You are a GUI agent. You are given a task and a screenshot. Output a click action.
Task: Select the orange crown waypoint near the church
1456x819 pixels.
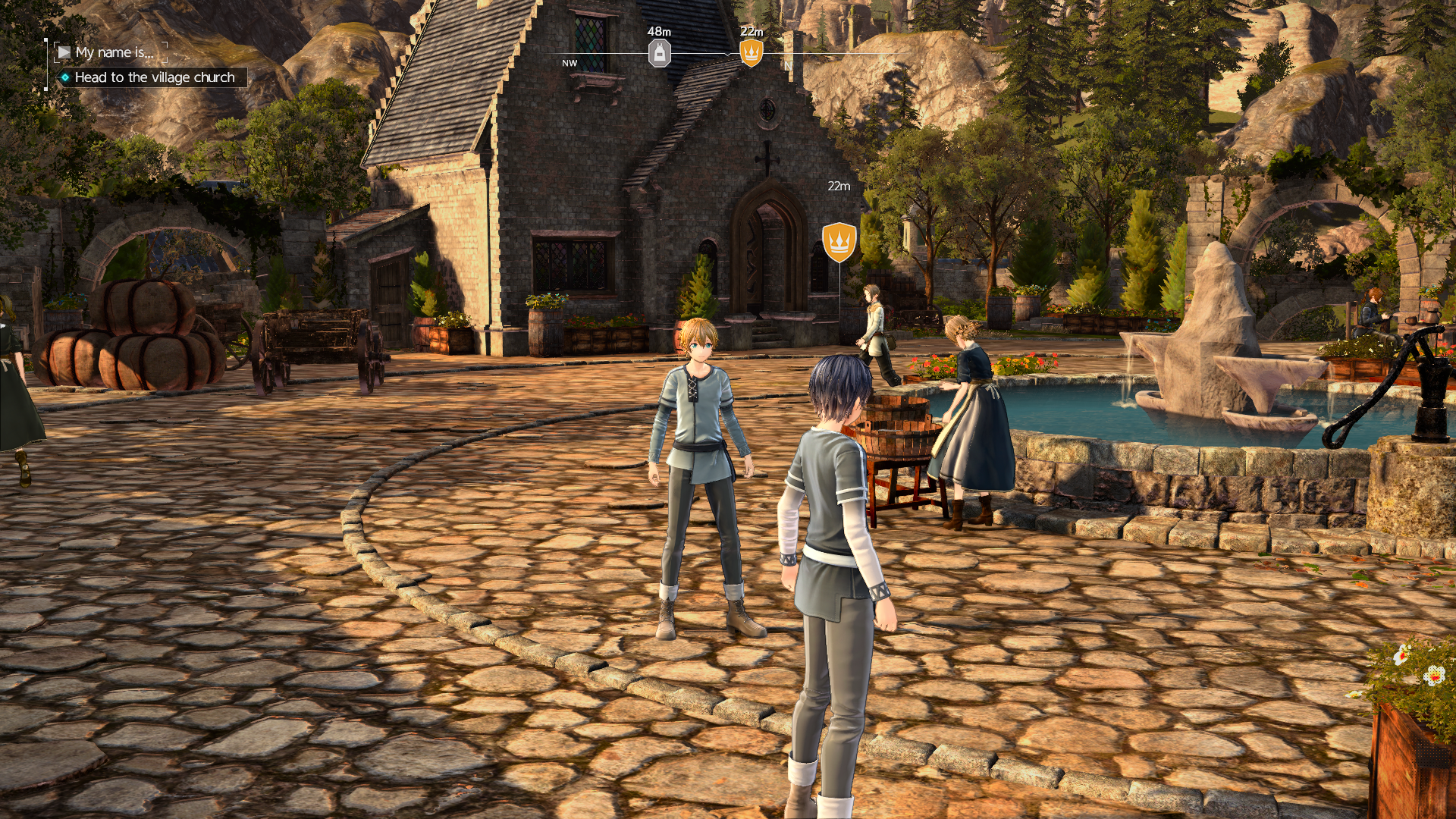(839, 242)
